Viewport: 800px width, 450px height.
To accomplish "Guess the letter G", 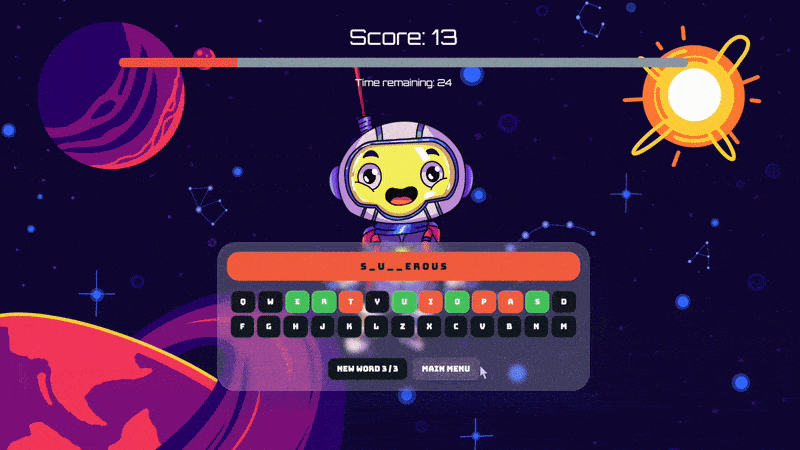I will pyautogui.click(x=270, y=326).
